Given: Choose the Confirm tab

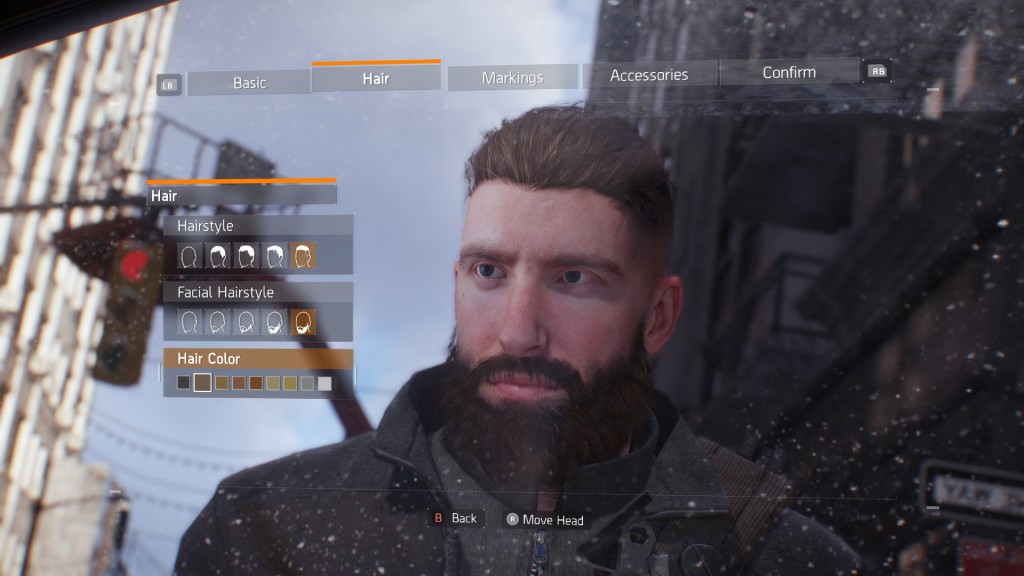Looking at the screenshot, I should click(x=789, y=72).
